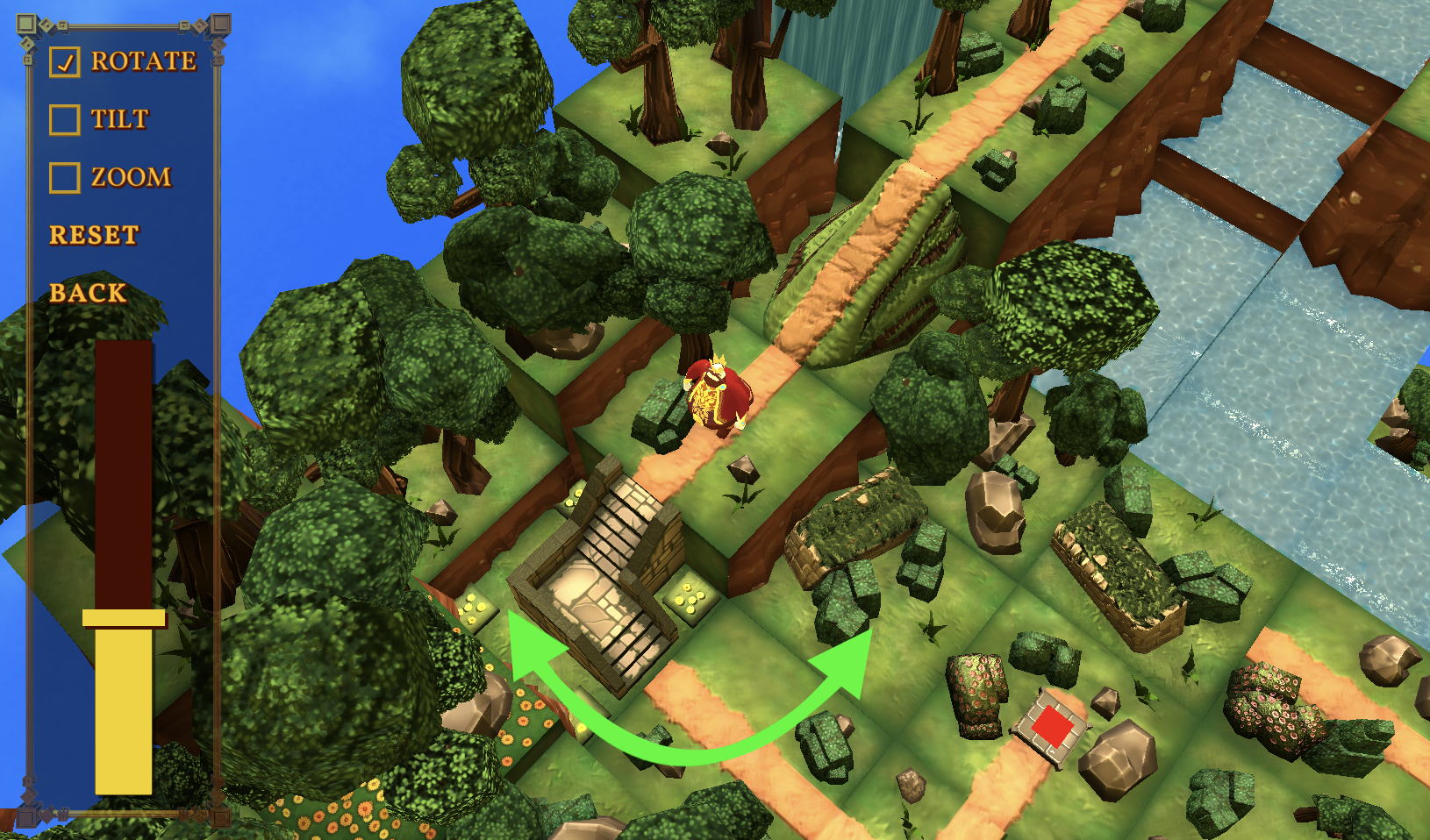Tick the ZOOM checkbox
The image size is (1430, 840).
(65, 177)
